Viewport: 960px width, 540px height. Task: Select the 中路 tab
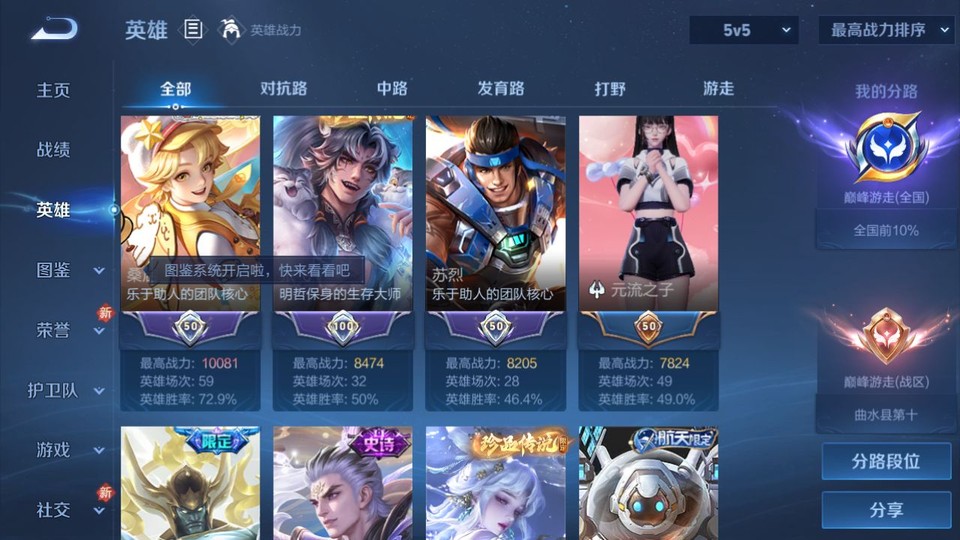[392, 89]
